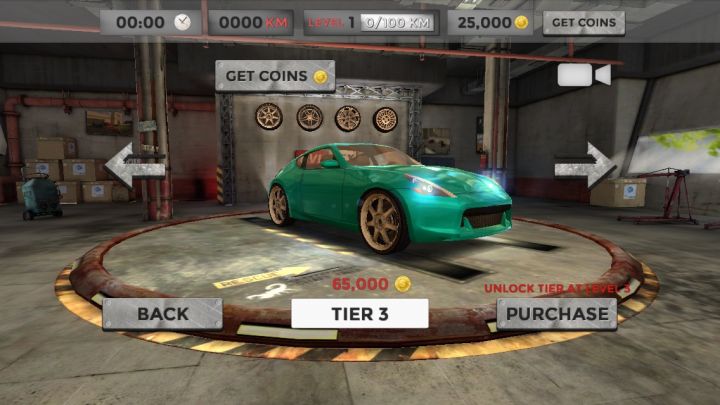This screenshot has width=720, height=405.
Task: Purchase the green car
Action: pos(556,313)
